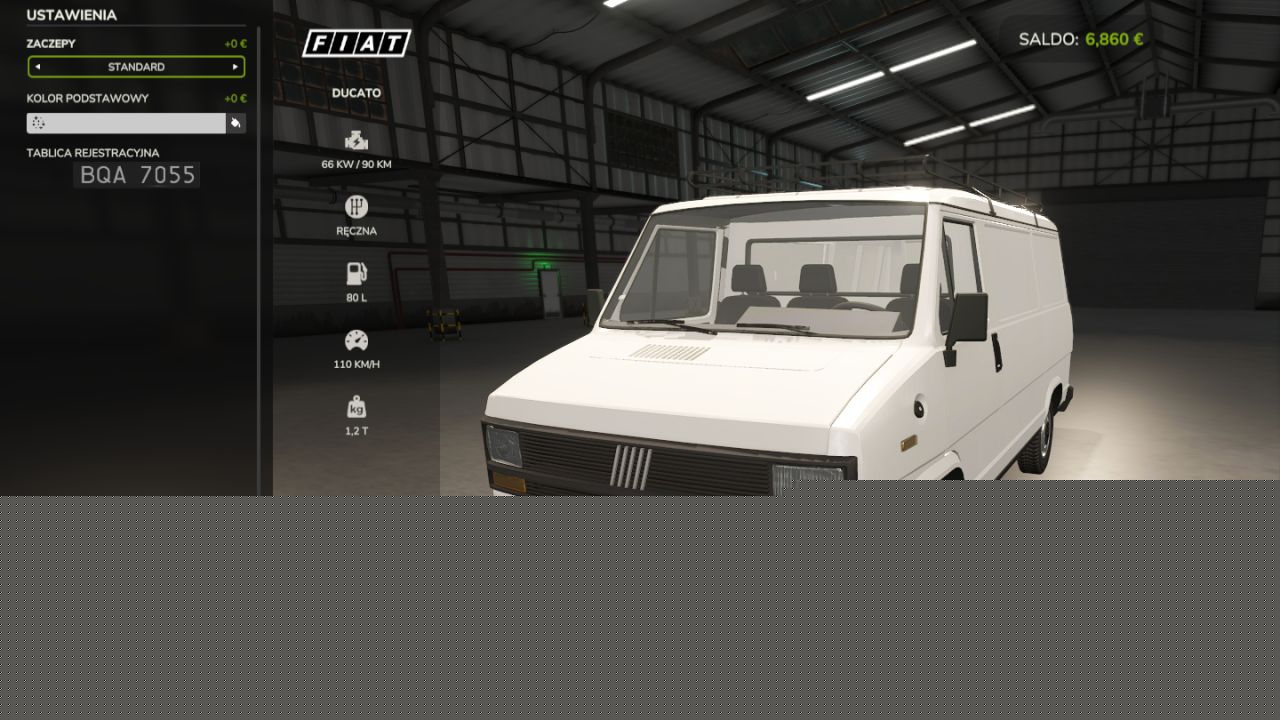Click the paint bucket color picker button
The width and height of the screenshot is (1280, 720).
coord(236,123)
